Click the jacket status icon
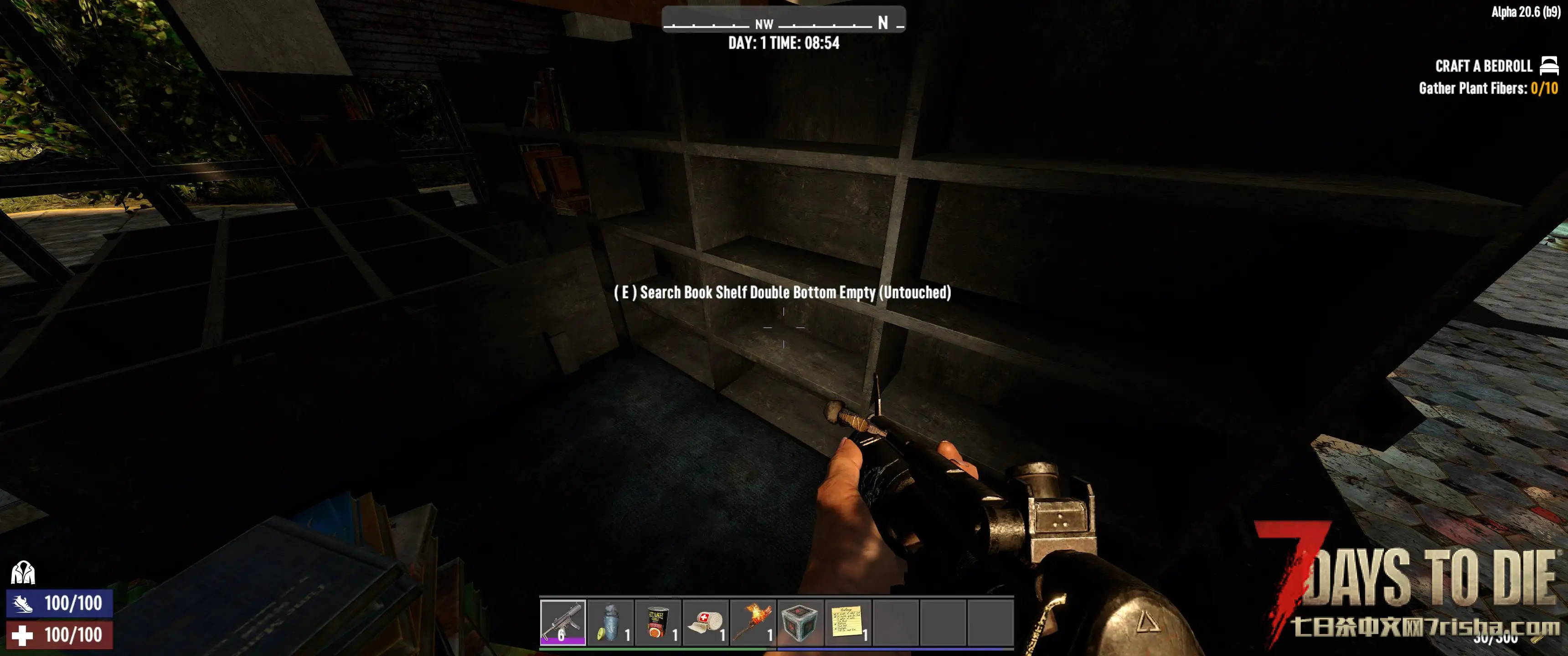 [23, 573]
